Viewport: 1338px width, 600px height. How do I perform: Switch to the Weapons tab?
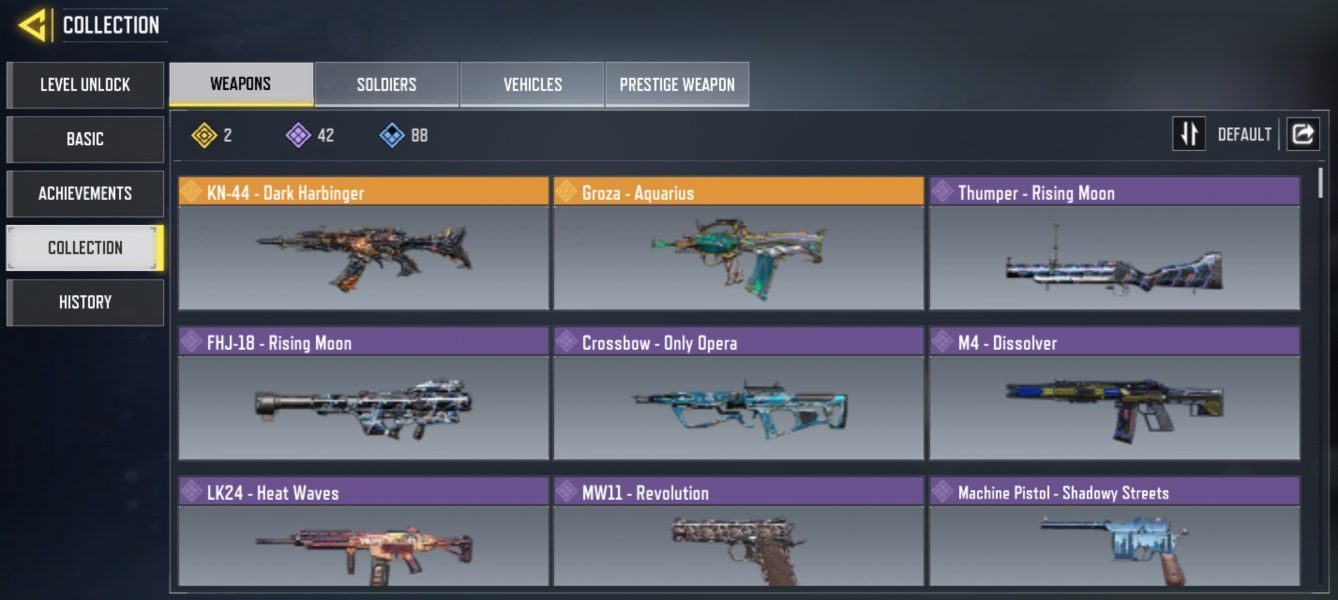[241, 84]
